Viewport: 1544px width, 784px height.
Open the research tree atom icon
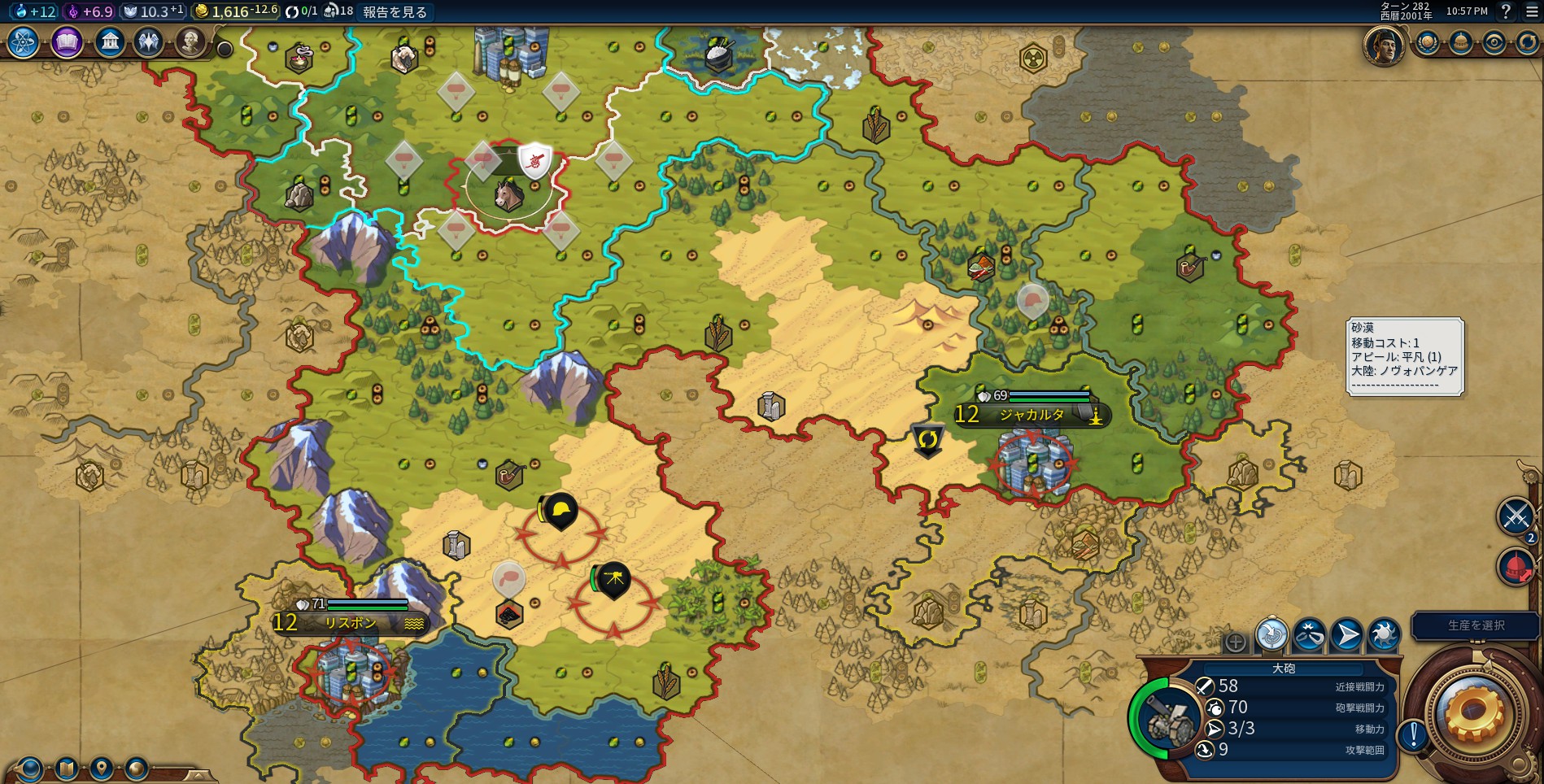(x=24, y=42)
